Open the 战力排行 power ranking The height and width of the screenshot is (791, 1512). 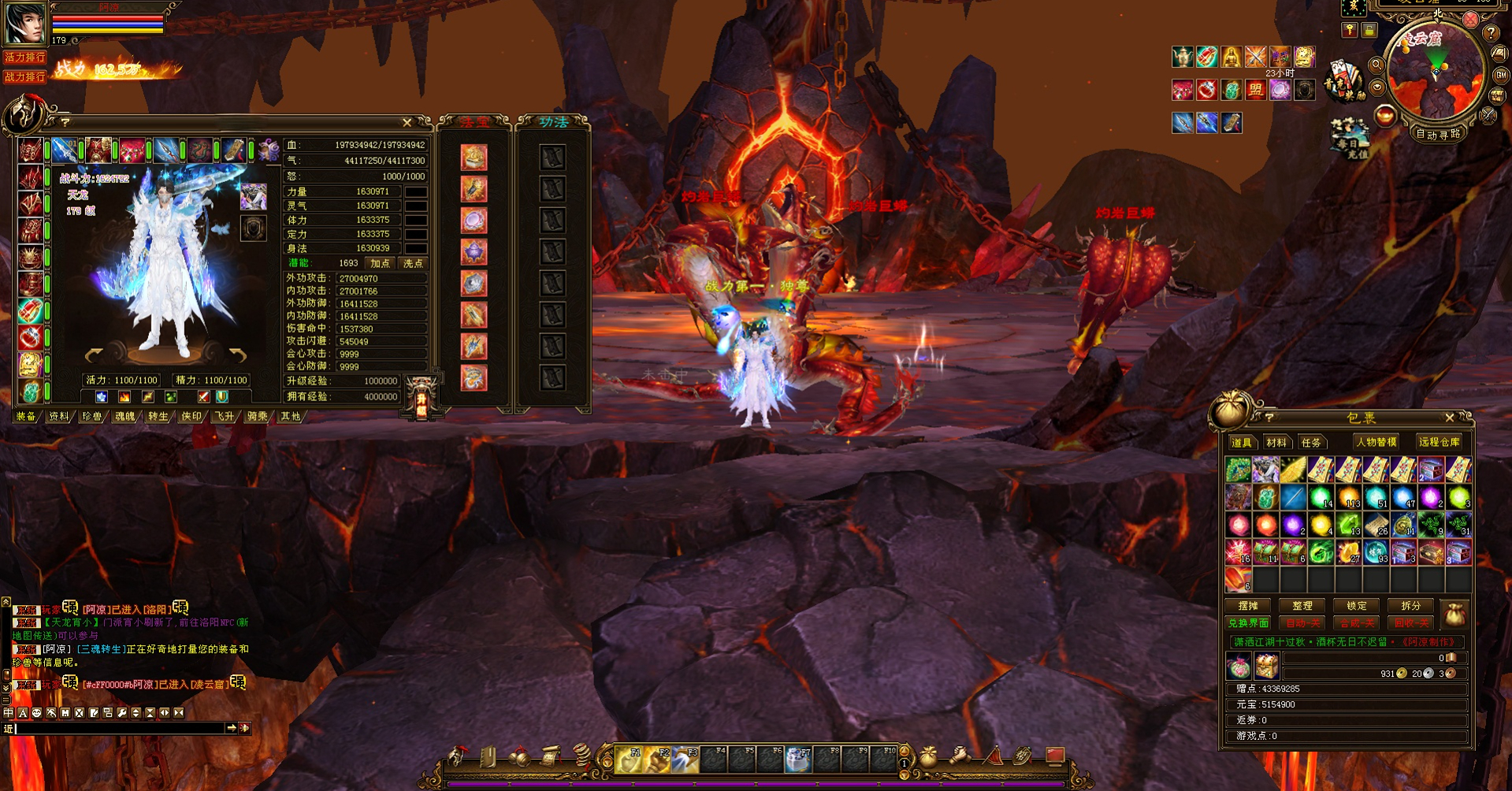pyautogui.click(x=24, y=76)
